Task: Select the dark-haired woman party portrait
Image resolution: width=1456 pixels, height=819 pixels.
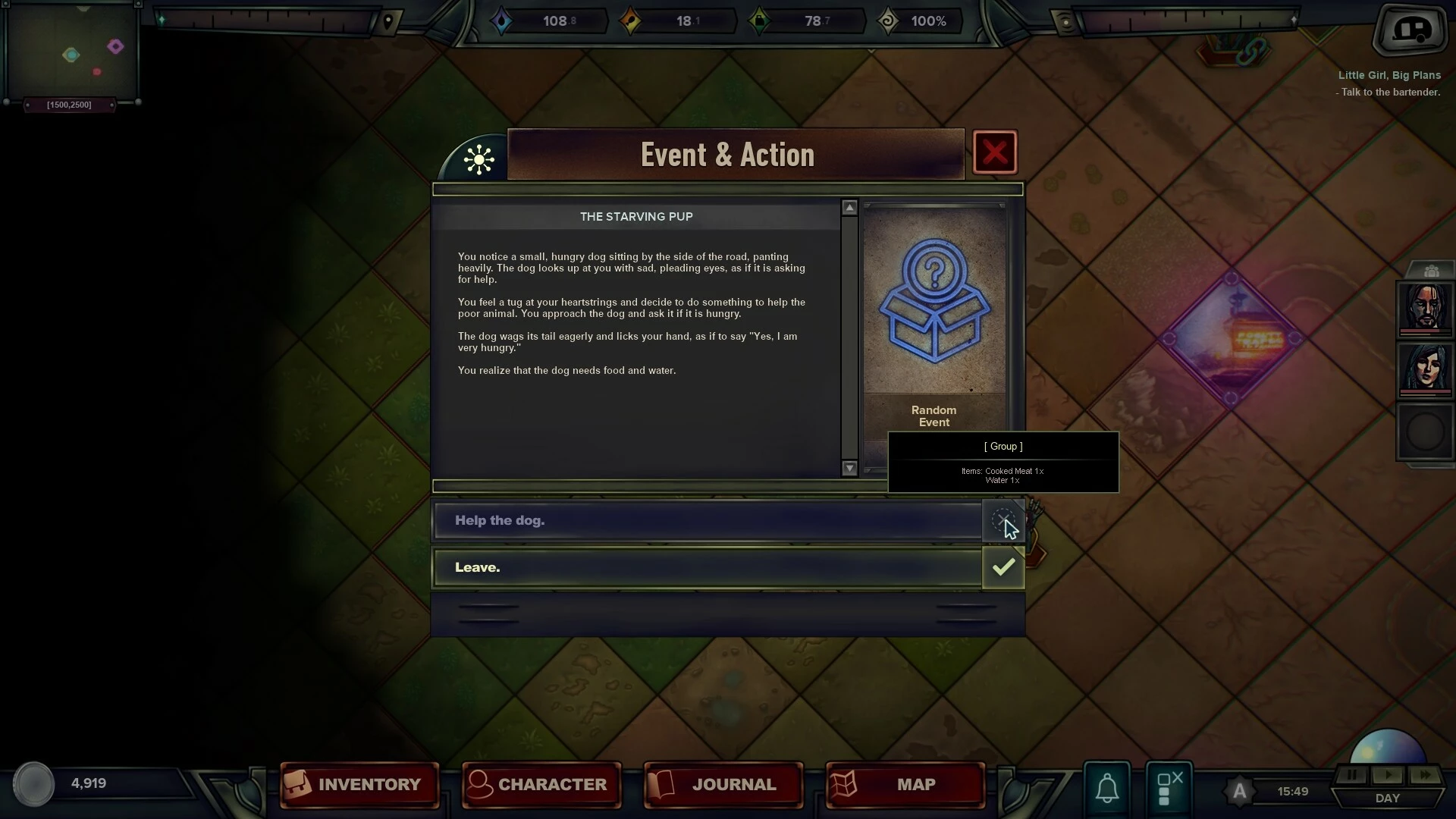Action: (x=1425, y=369)
